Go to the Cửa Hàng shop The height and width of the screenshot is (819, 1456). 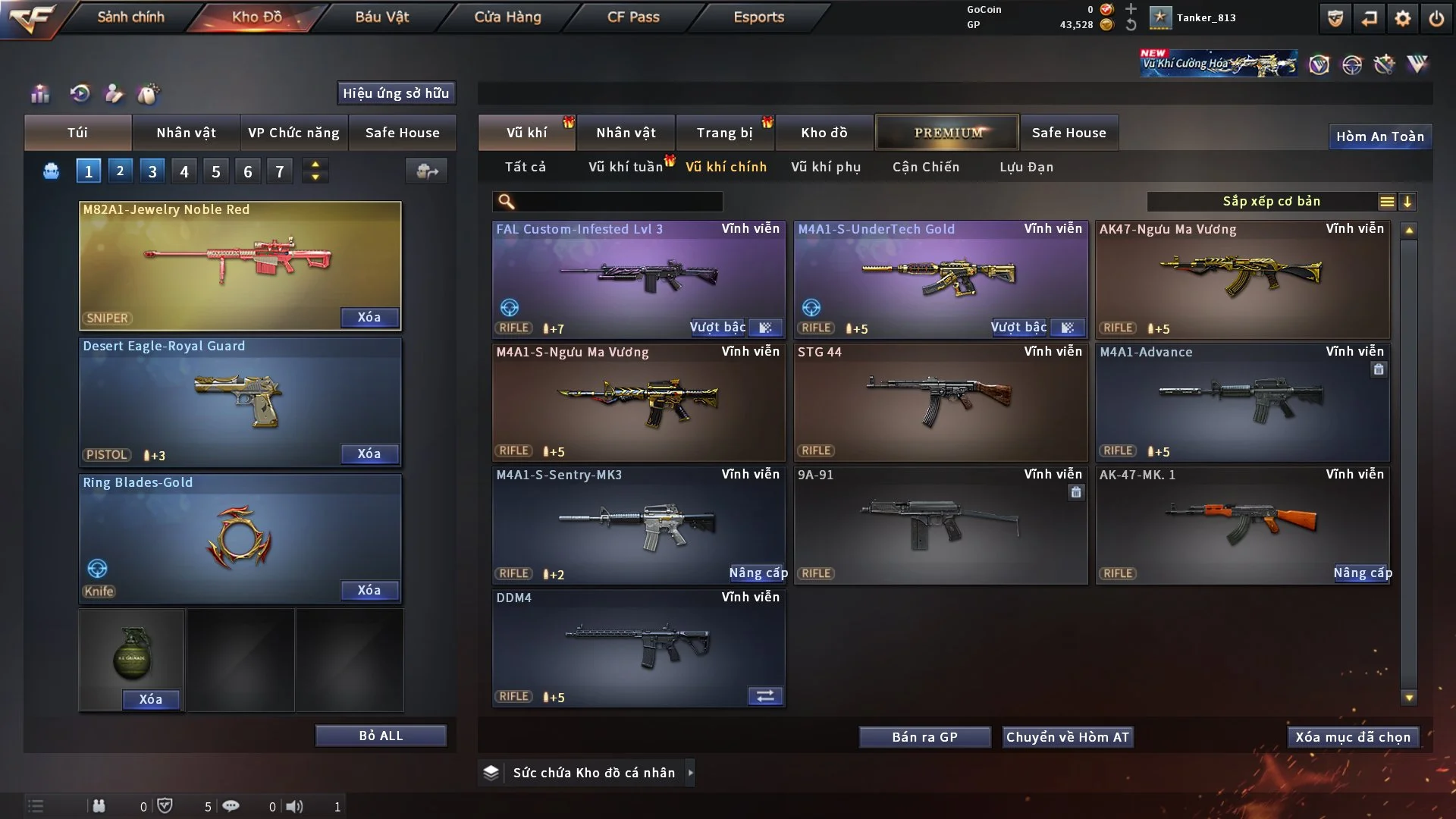pyautogui.click(x=507, y=17)
